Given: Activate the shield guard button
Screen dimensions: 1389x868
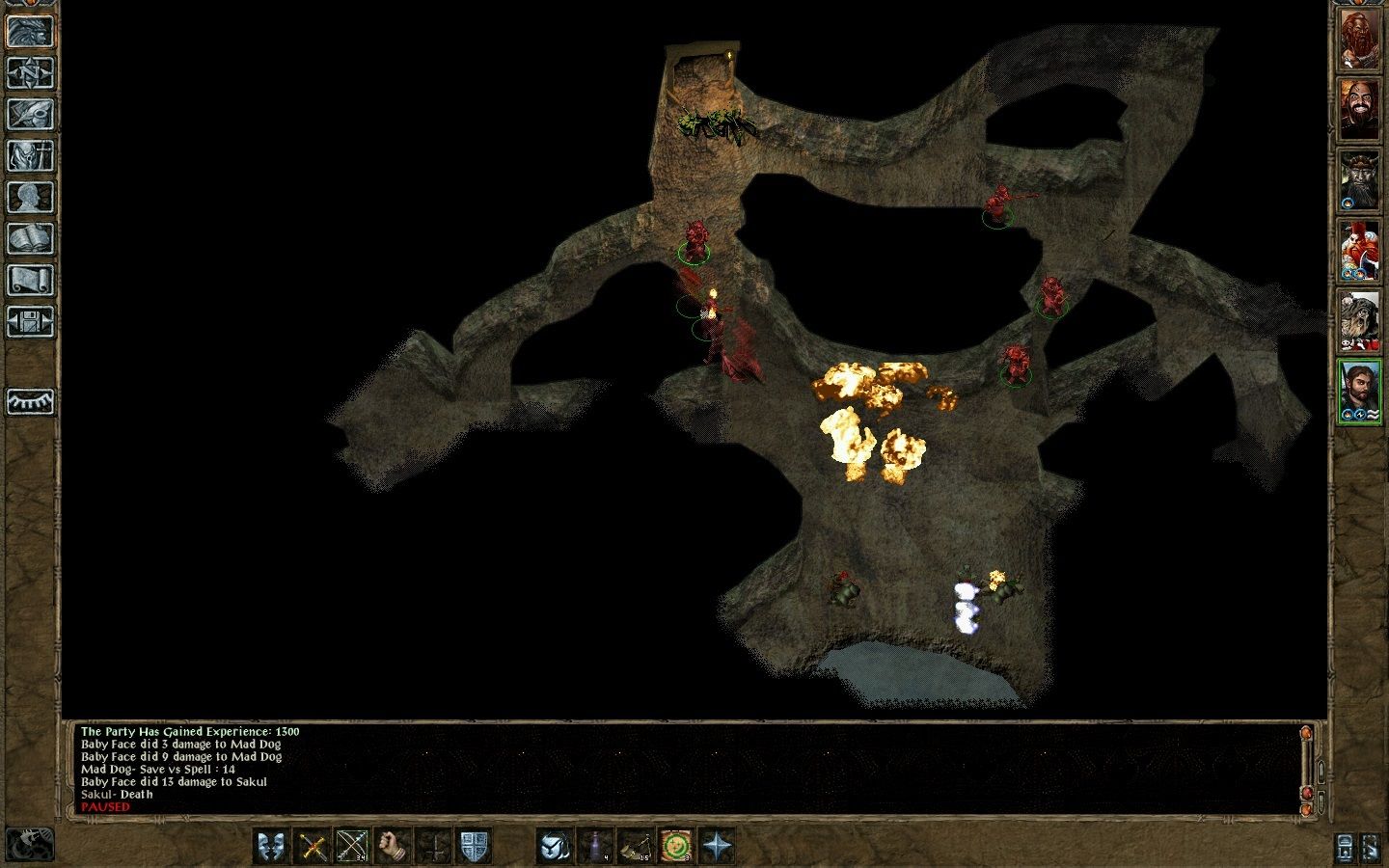Looking at the screenshot, I should click(x=473, y=846).
